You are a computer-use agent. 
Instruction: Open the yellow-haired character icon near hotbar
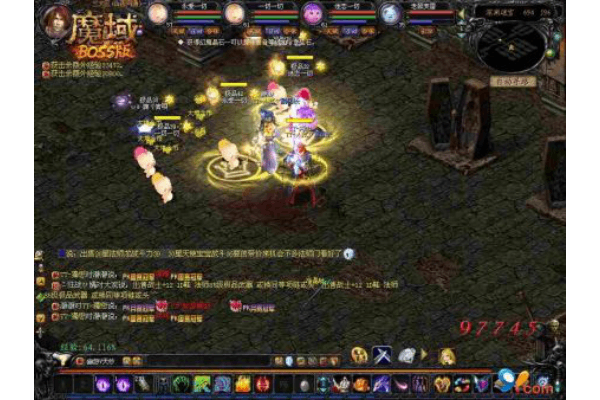447,356
